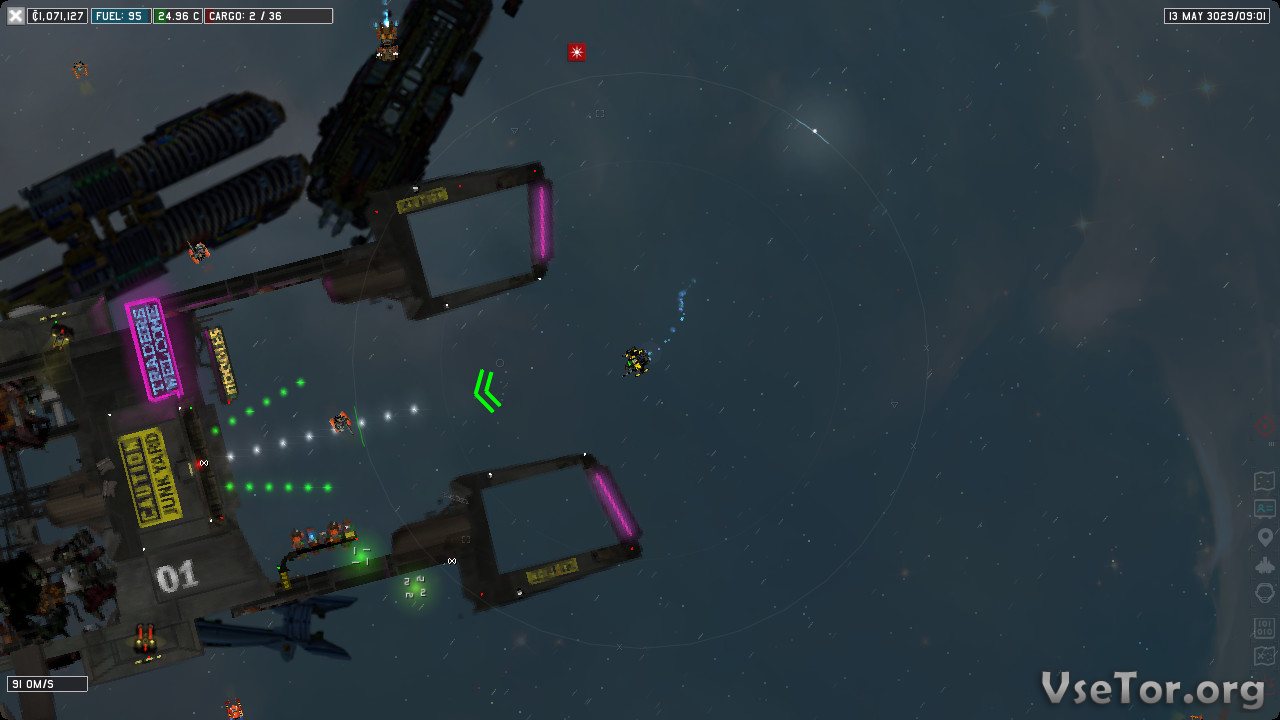Open the ship screen via the ship icon
1280x720 pixels.
[x=1265, y=565]
